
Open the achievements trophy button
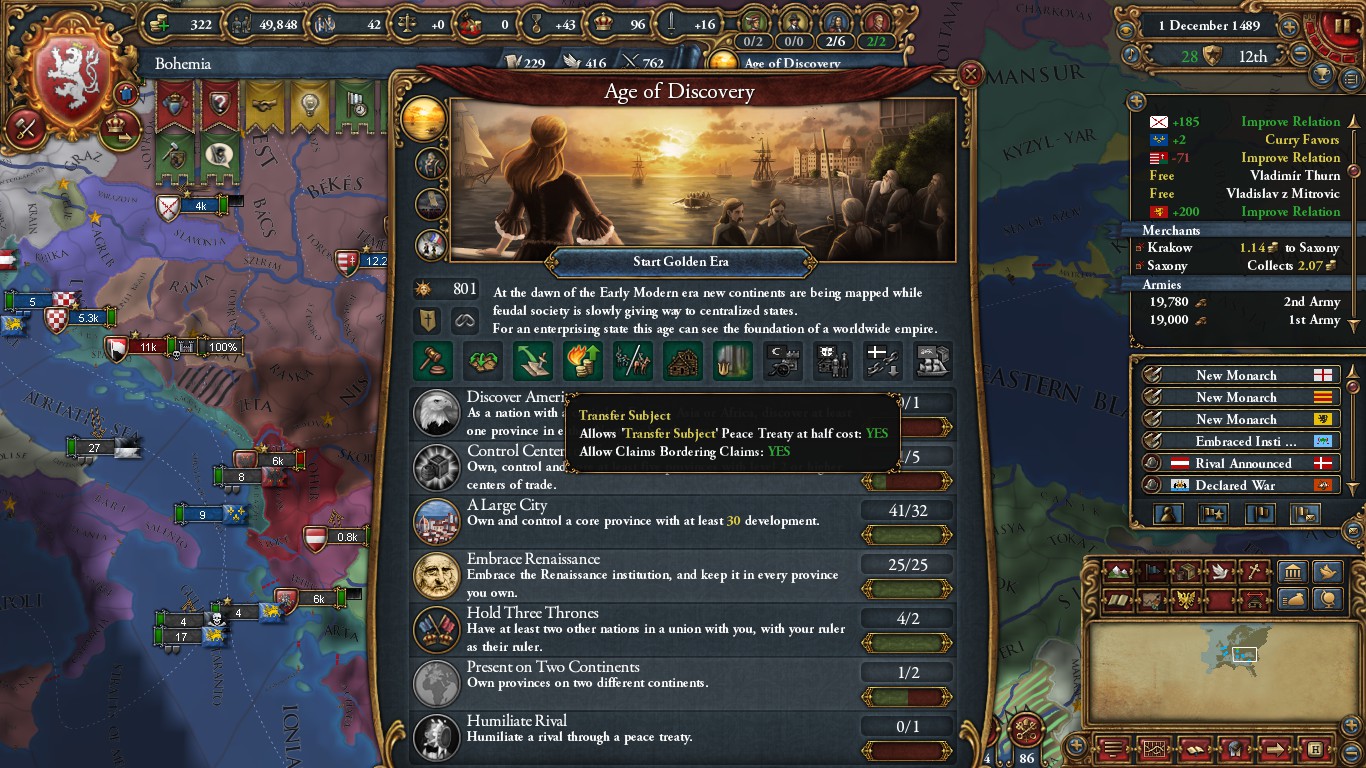click(1323, 74)
